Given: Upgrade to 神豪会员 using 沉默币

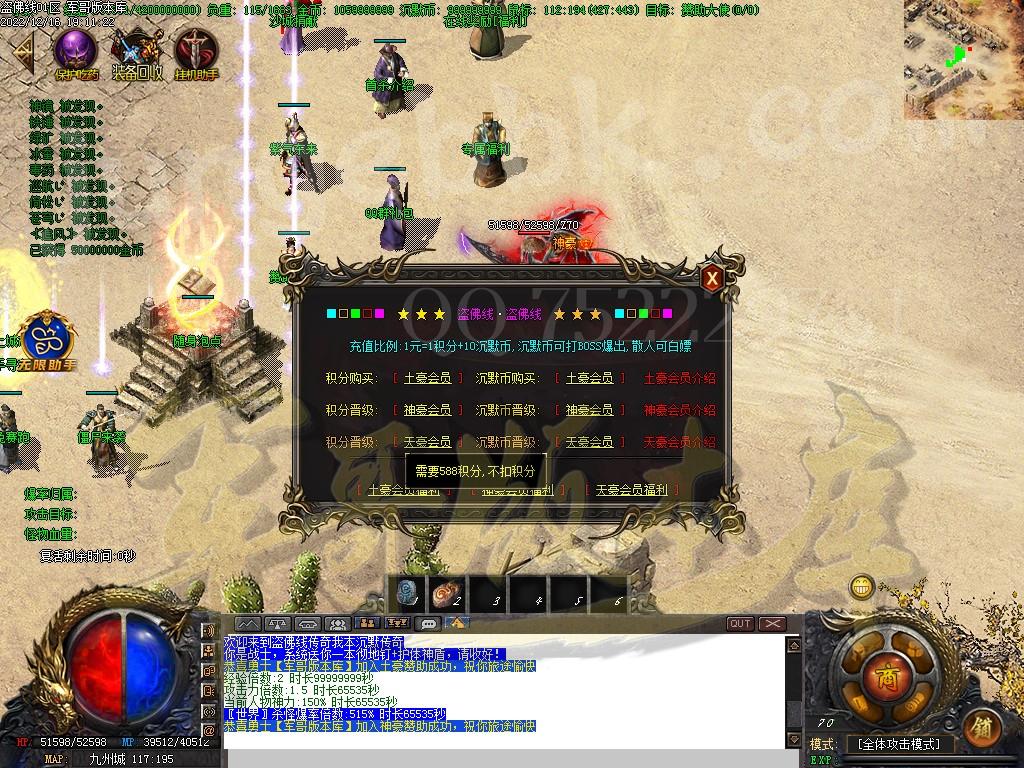Looking at the screenshot, I should (x=589, y=410).
